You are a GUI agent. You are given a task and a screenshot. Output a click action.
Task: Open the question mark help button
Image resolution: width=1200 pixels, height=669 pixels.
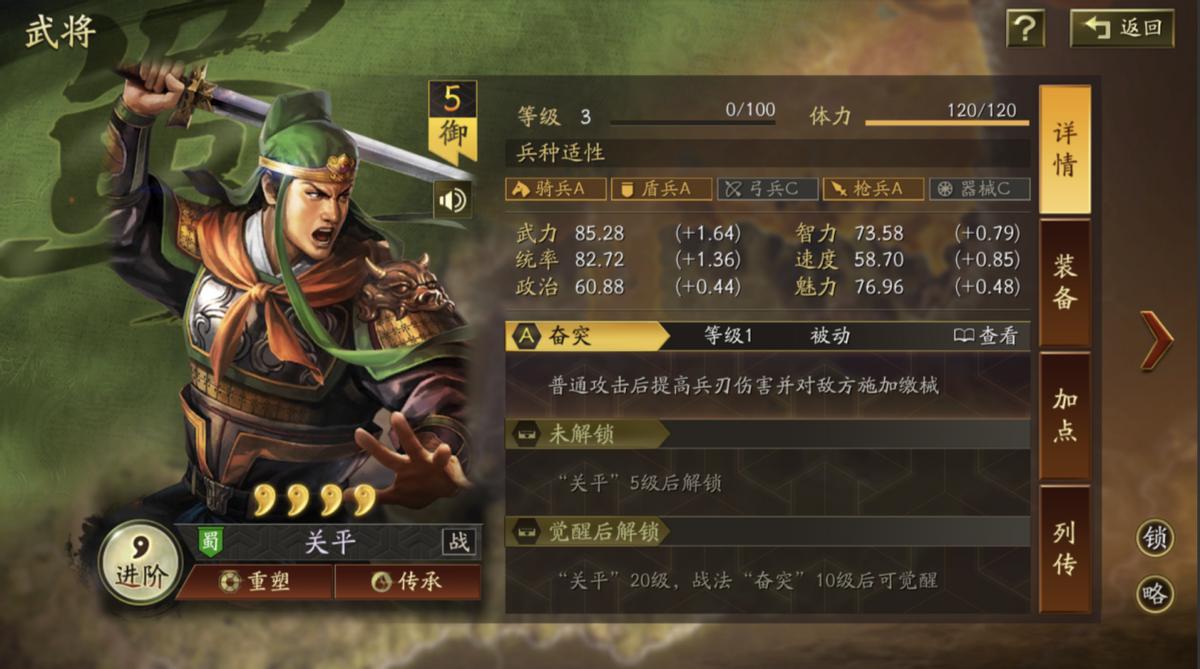(1025, 28)
